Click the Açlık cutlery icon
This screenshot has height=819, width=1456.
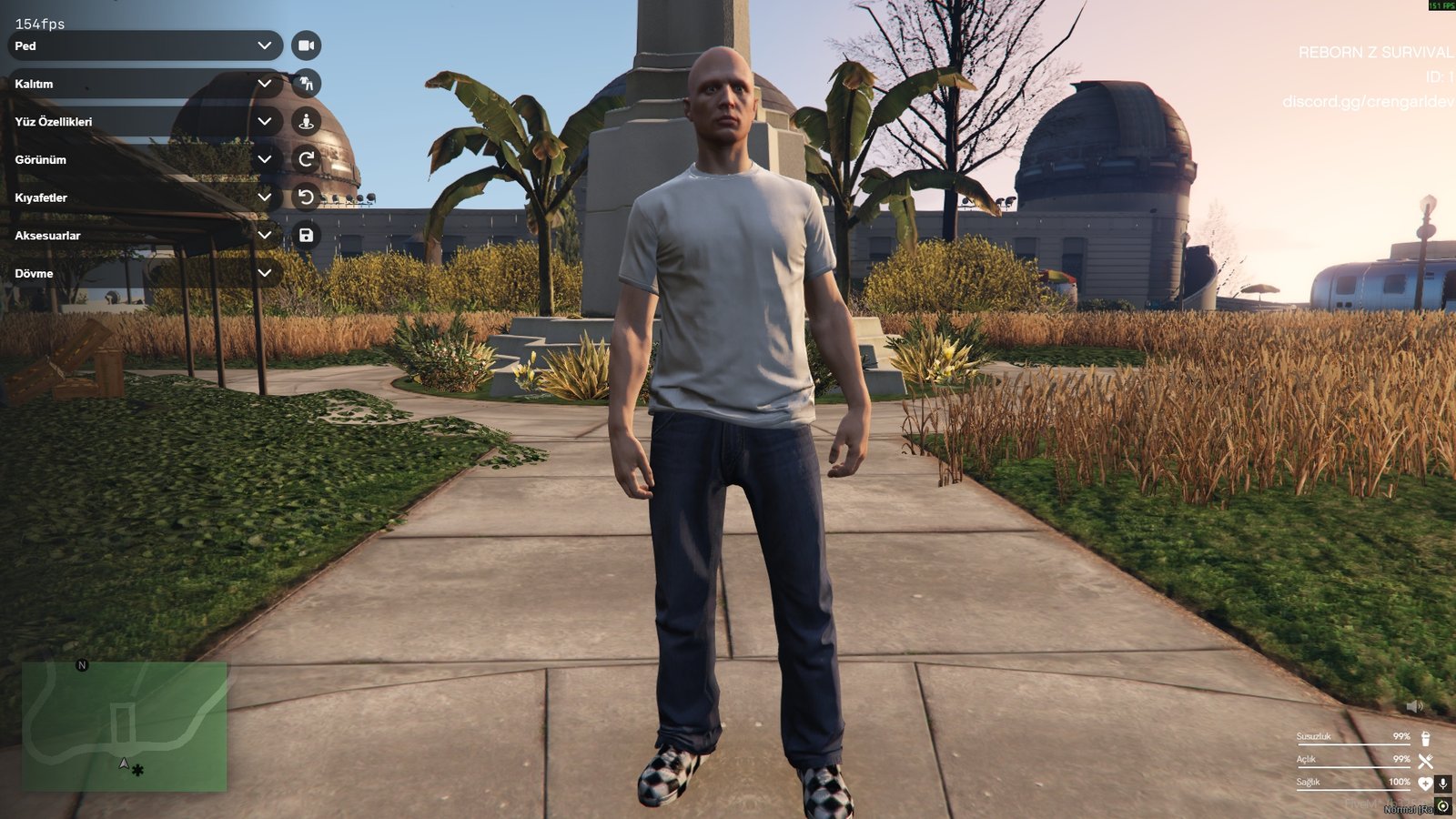(1423, 759)
